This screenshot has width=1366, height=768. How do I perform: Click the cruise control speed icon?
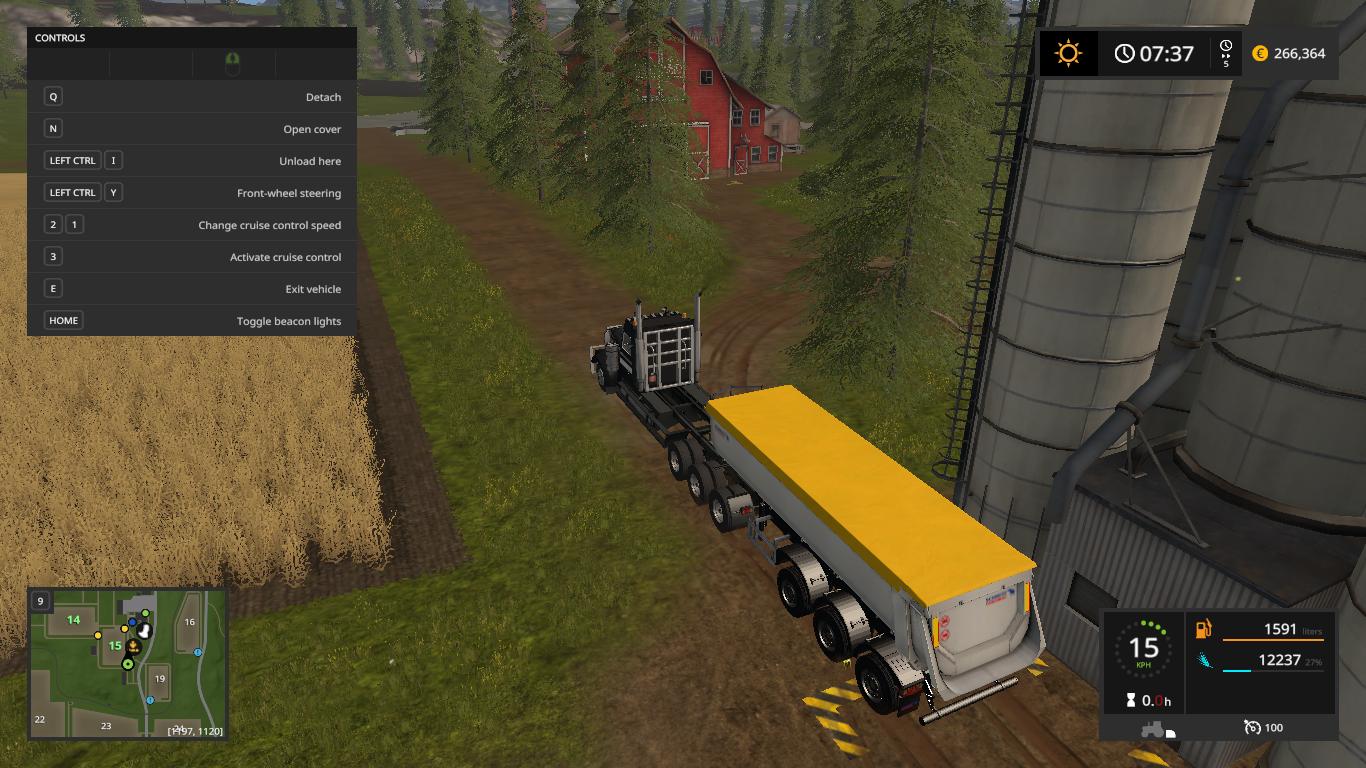tap(1252, 727)
